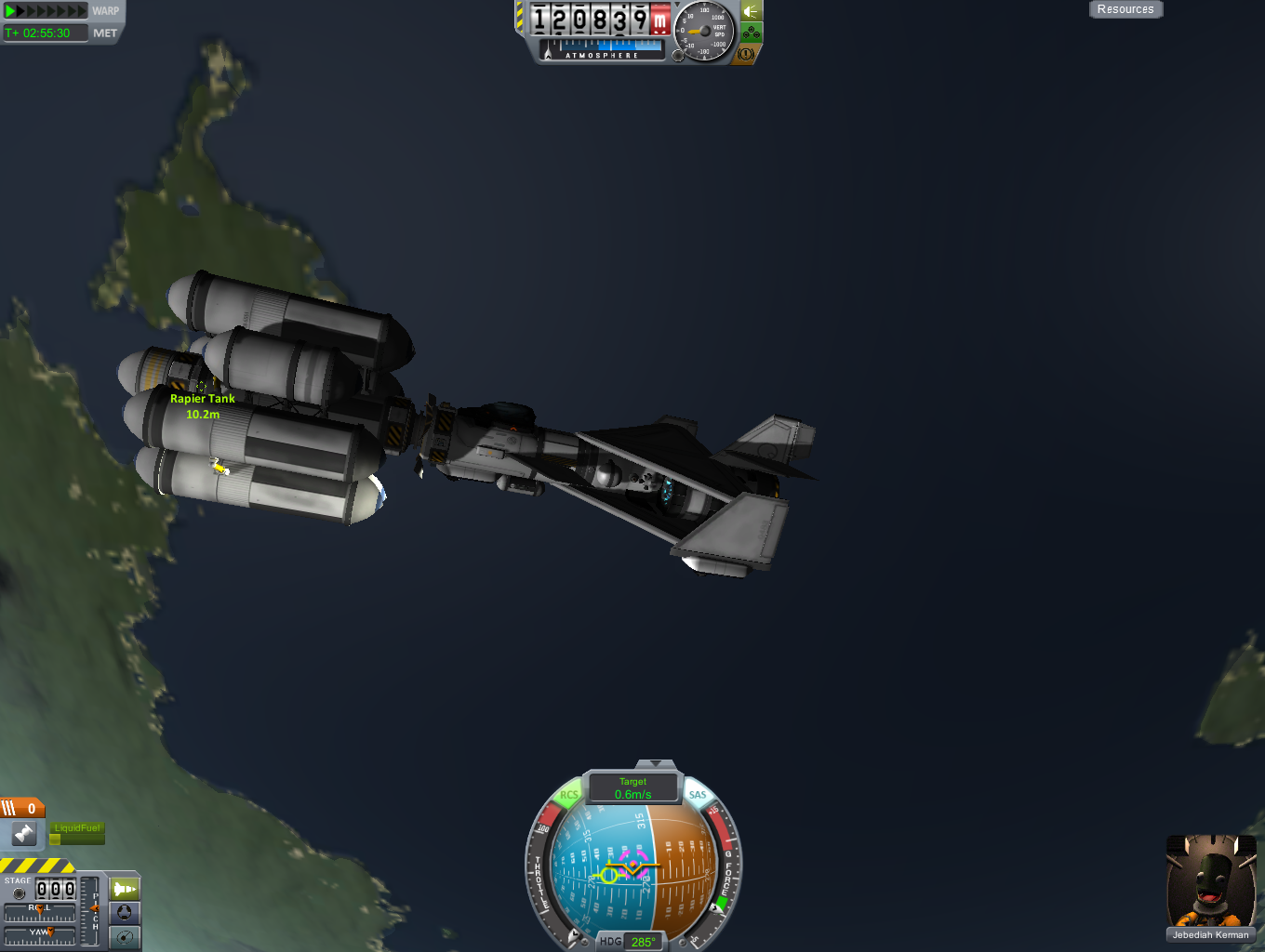Open the Resources panel
1265x952 pixels.
[1125, 9]
